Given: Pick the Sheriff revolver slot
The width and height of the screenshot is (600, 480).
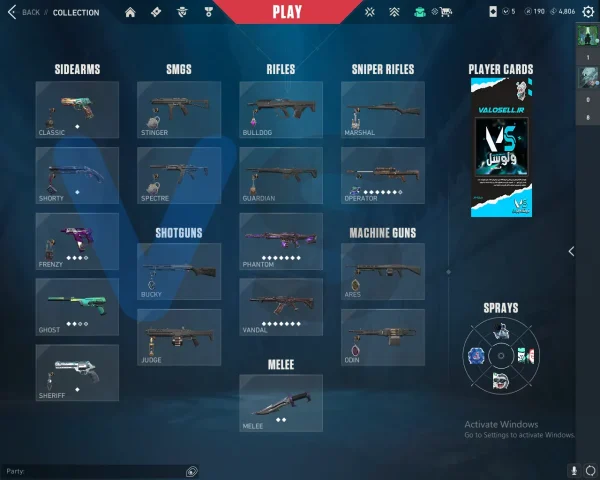Looking at the screenshot, I should point(77,372).
